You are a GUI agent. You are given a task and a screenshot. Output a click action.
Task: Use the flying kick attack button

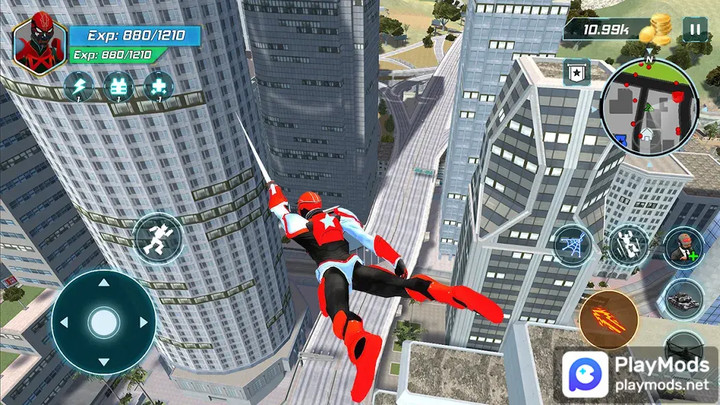pyautogui.click(x=629, y=246)
